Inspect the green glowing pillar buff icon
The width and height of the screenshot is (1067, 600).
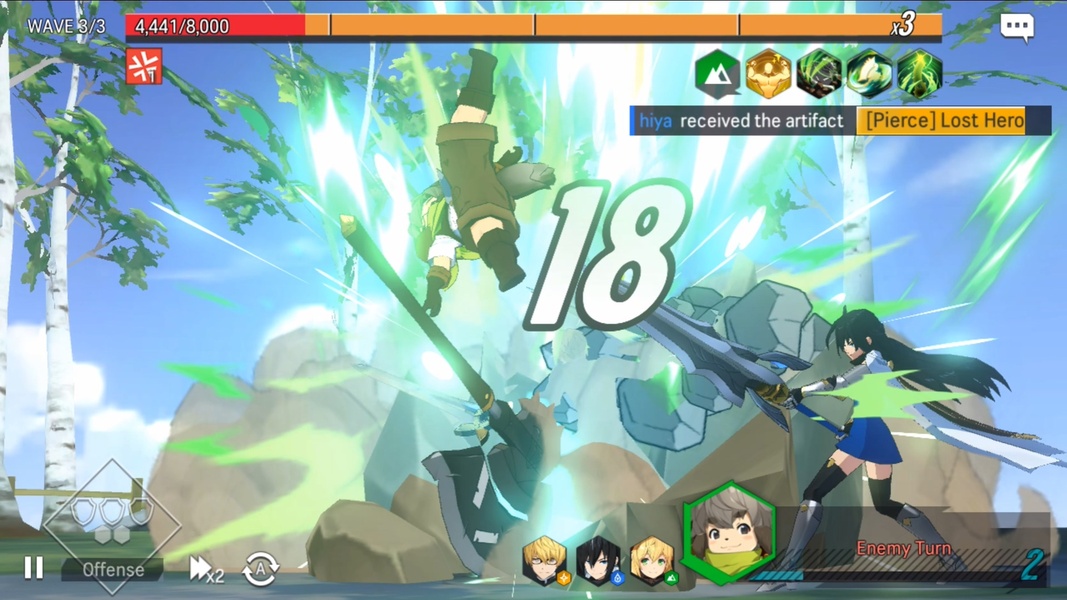coord(919,74)
